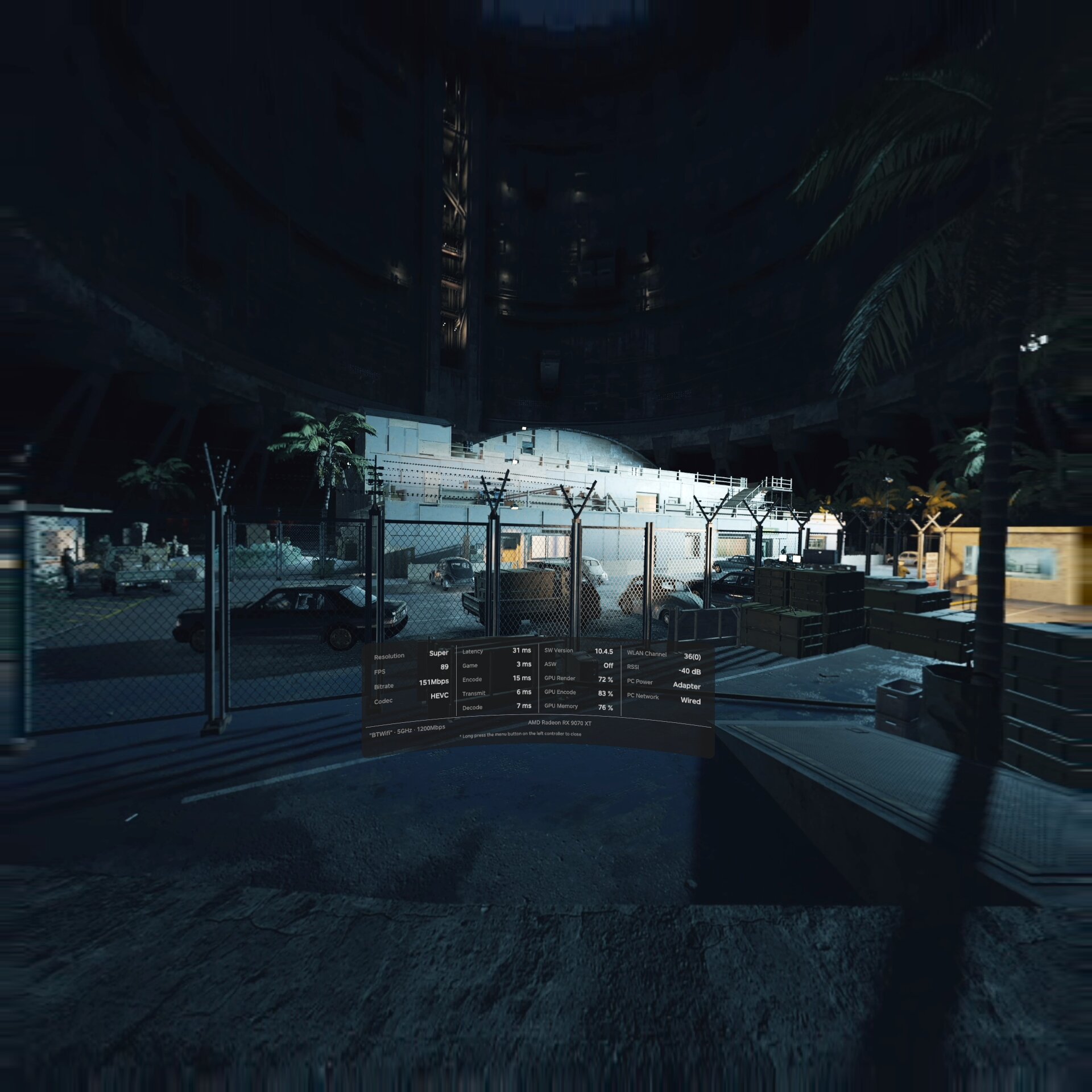Select the PC Network entry labeled Wired
This screenshot has height=1092, width=1092.
pyautogui.click(x=690, y=701)
